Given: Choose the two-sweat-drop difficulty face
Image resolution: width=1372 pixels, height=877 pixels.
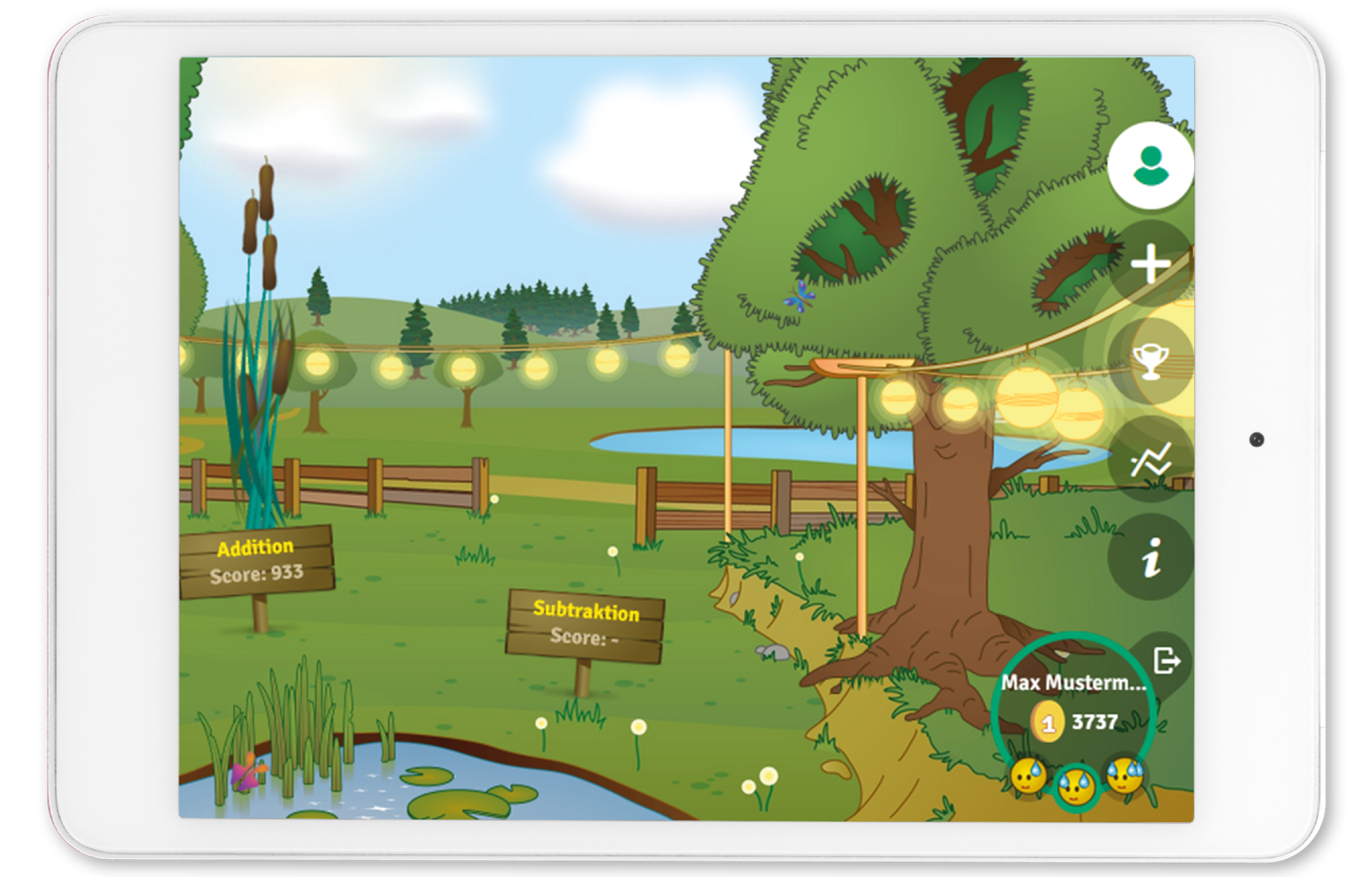Looking at the screenshot, I should click(1076, 786).
